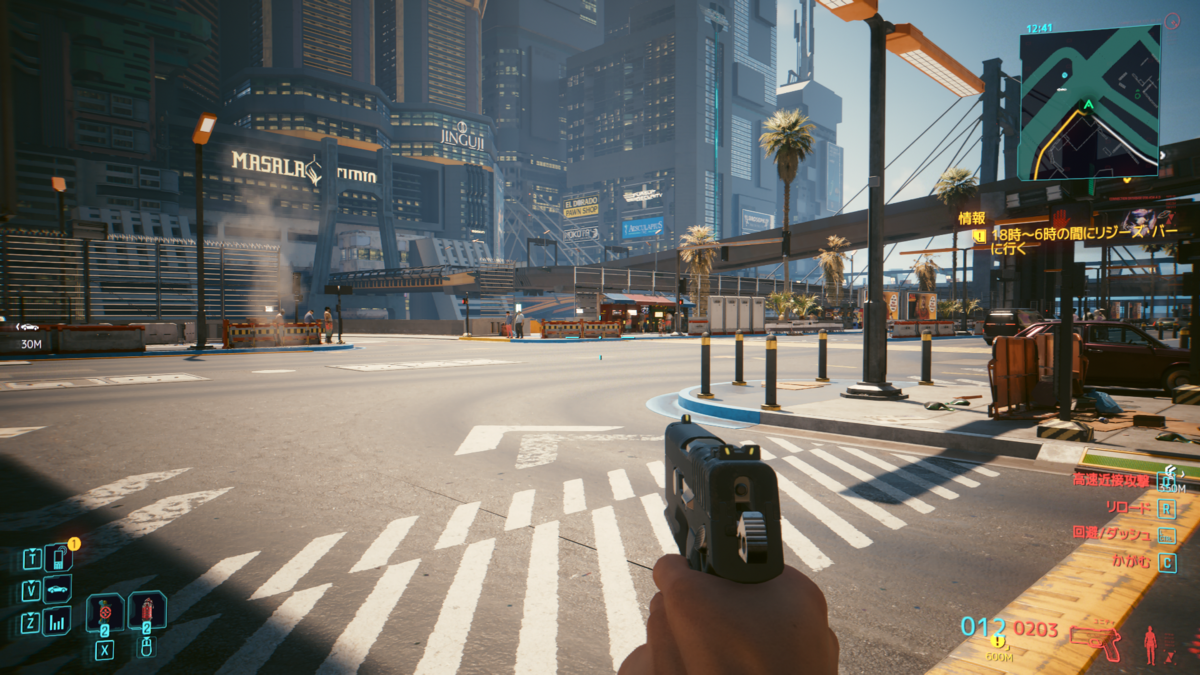
Task: Click the yellow exclamation quest marker
Action: pyautogui.click(x=997, y=642)
